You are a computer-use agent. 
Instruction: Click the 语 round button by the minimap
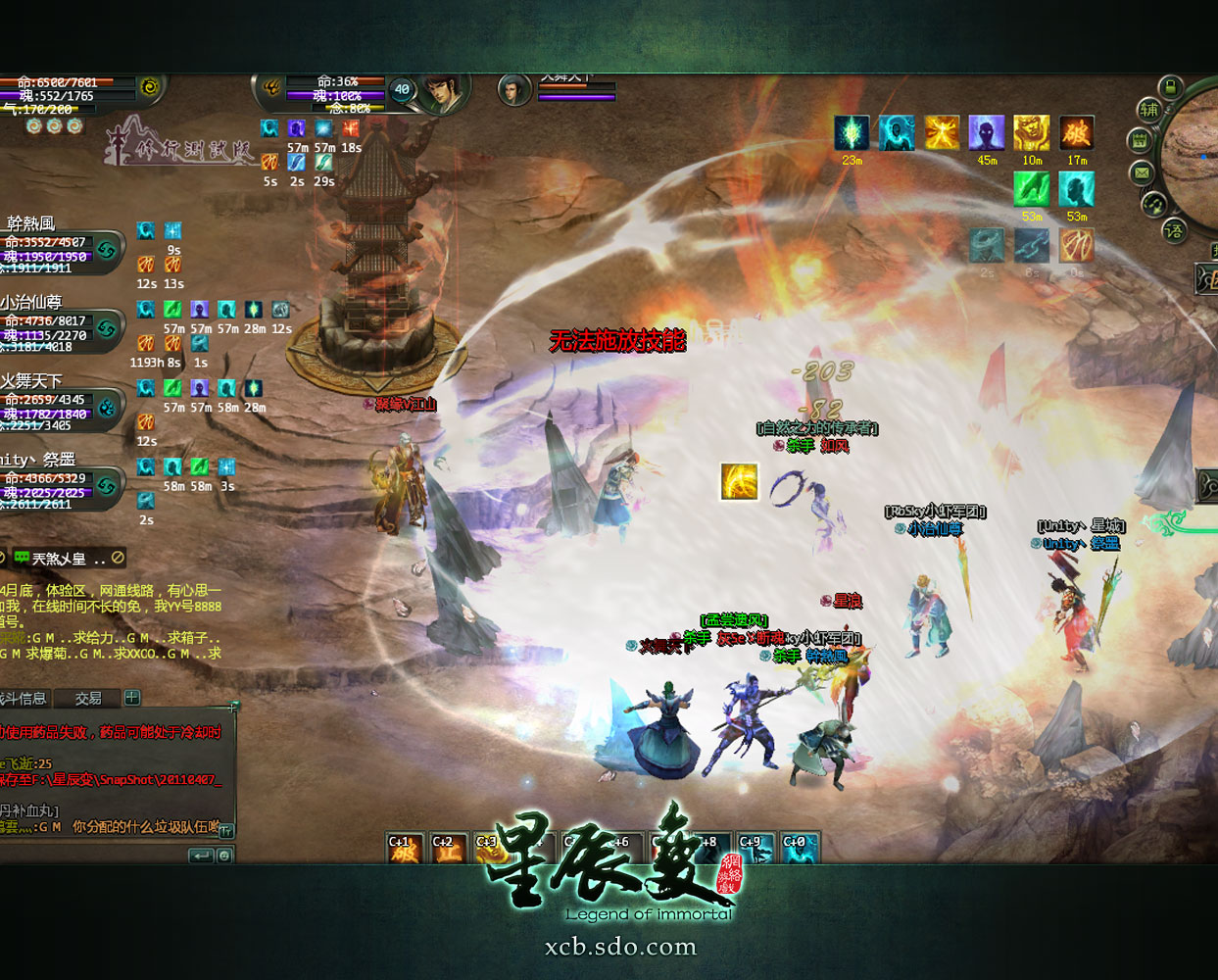click(x=1173, y=231)
